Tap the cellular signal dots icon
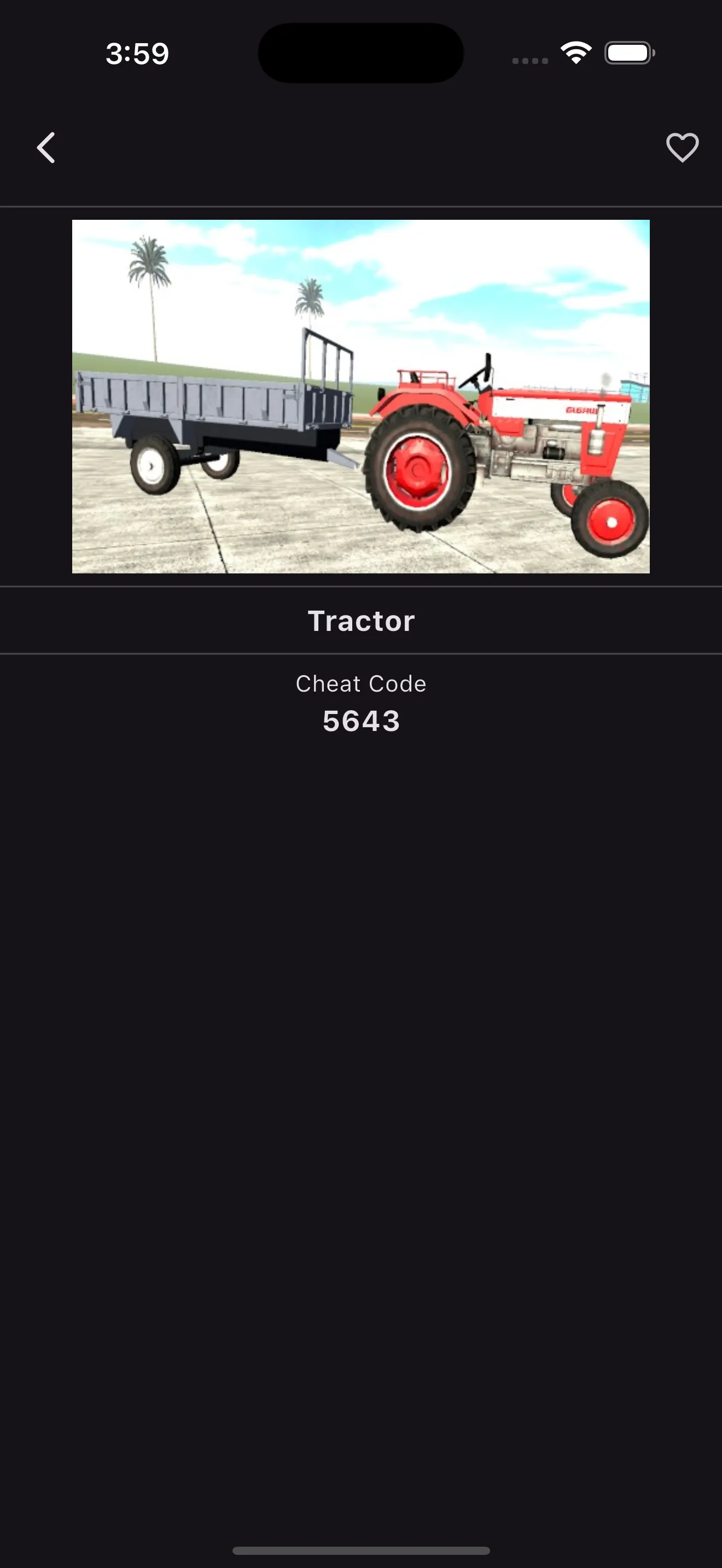 pyautogui.click(x=529, y=58)
